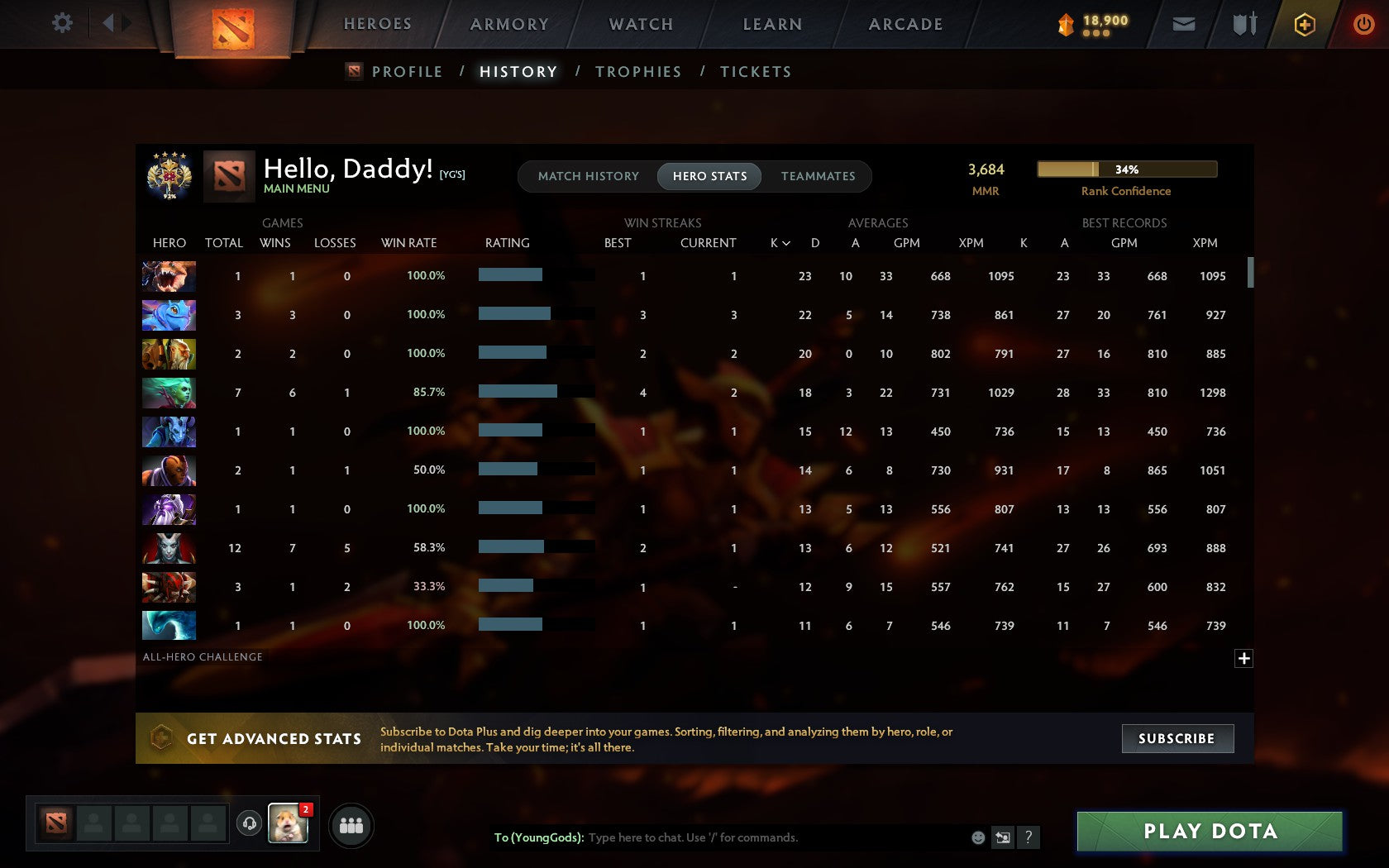Viewport: 1389px width, 868px height.
Task: Open the emoticon picker in chat
Action: pos(979,837)
